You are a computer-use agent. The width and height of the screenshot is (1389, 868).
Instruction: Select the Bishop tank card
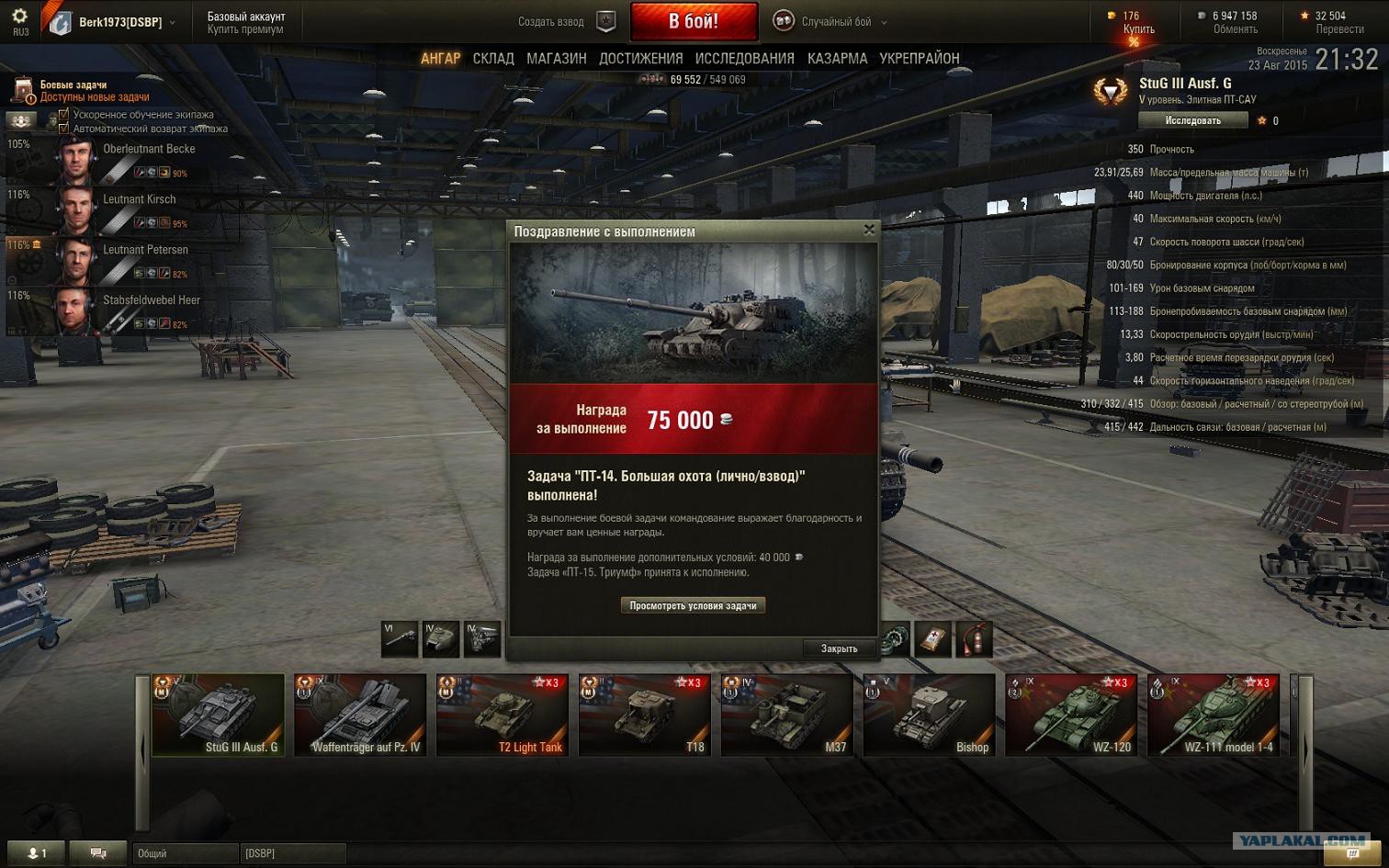click(930, 715)
